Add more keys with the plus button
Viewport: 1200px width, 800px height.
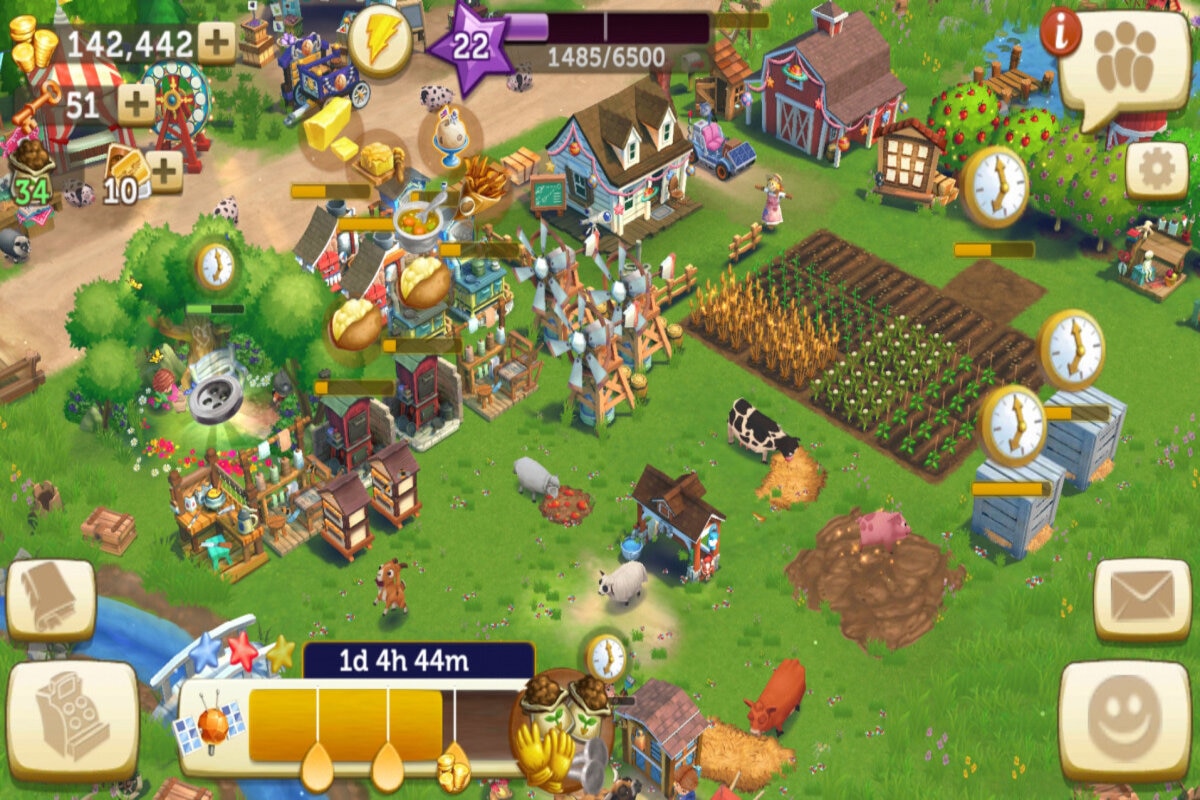[137, 103]
